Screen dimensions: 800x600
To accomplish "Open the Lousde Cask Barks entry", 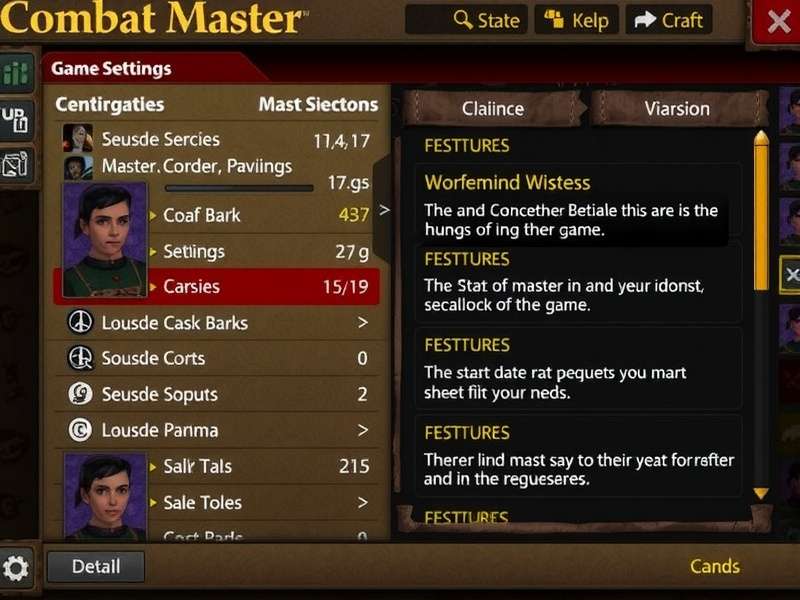I will (x=217, y=323).
